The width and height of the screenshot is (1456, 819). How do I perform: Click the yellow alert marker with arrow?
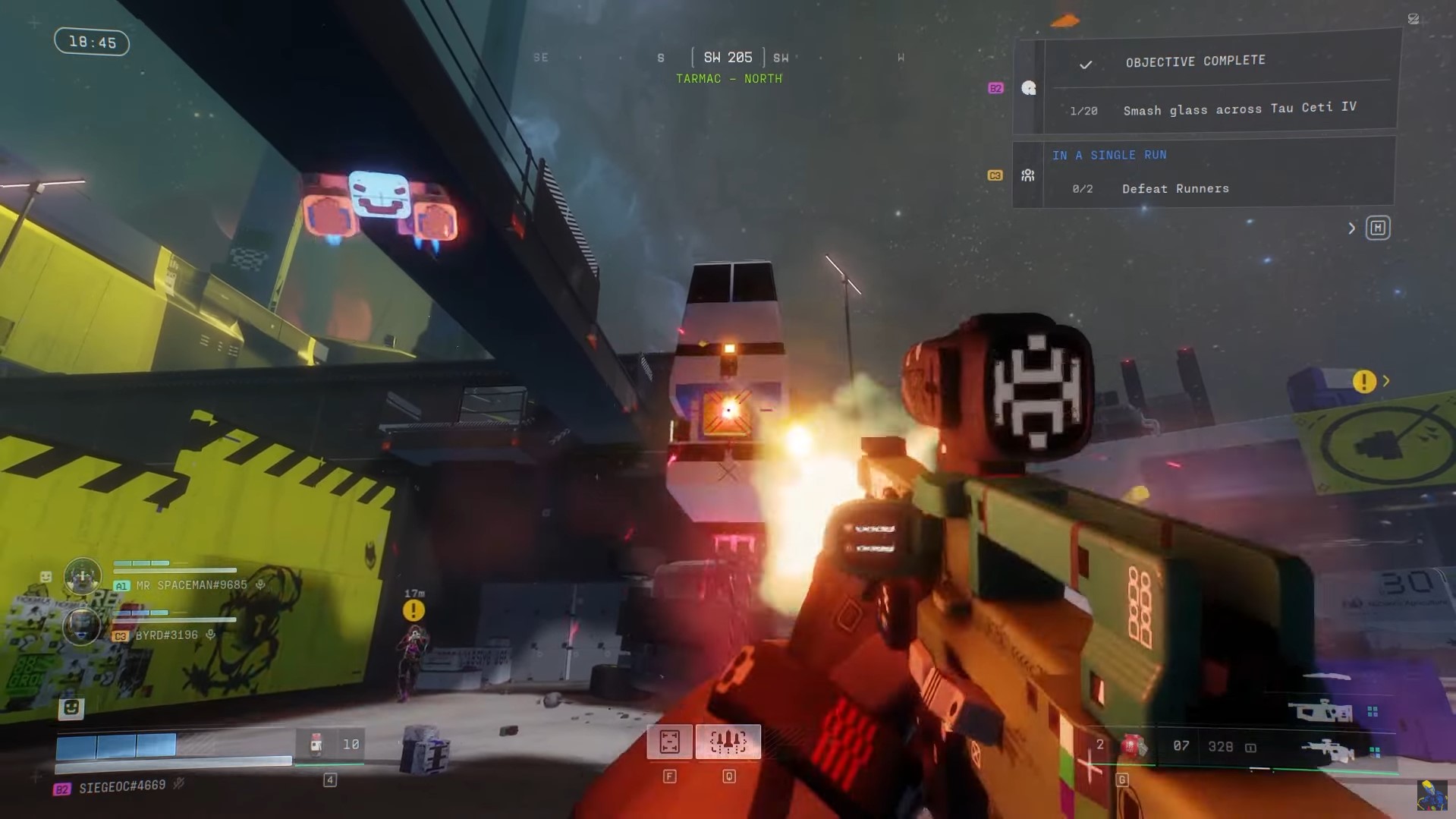click(1364, 381)
